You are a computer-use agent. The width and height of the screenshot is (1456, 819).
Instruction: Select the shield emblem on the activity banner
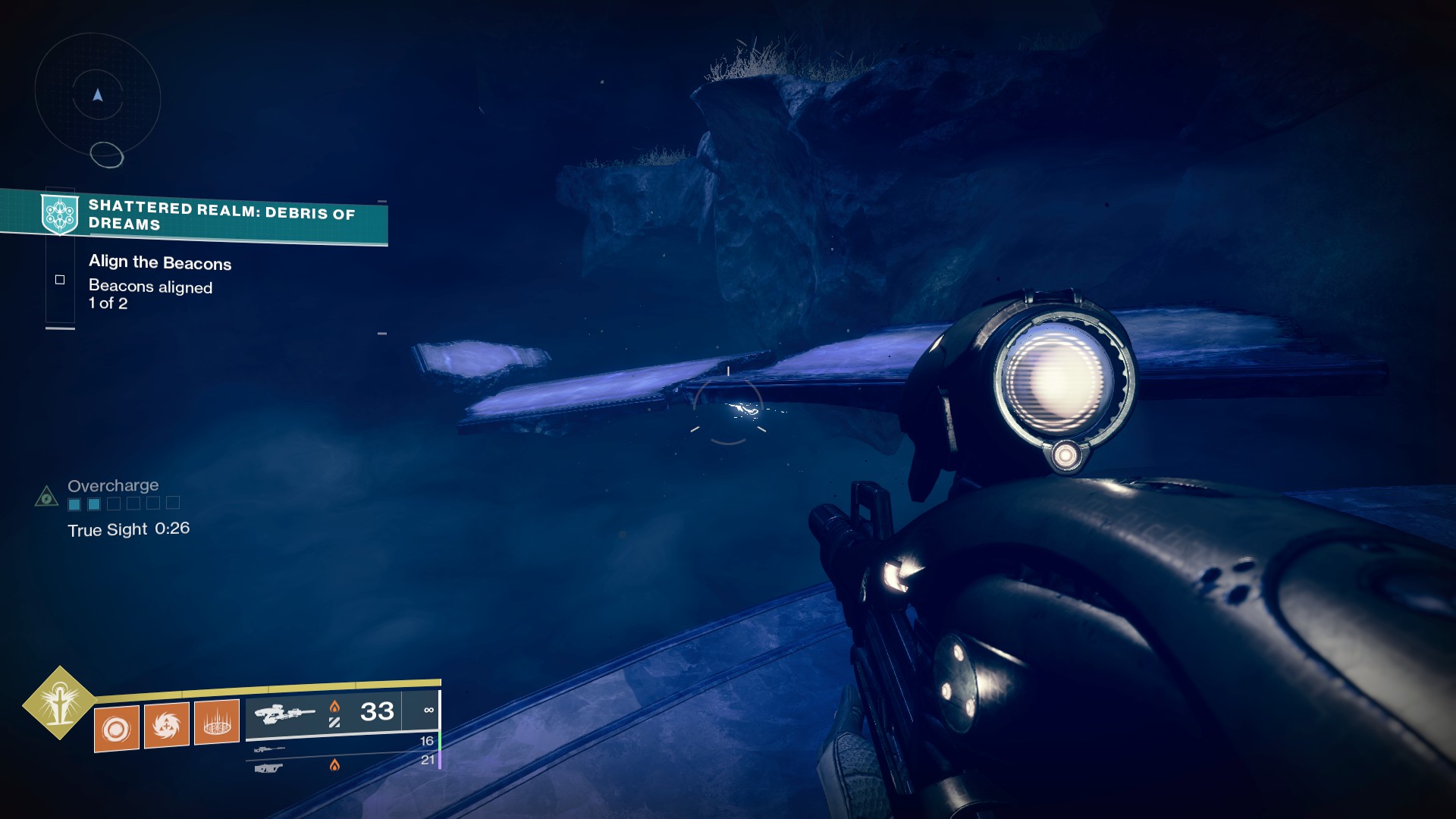coord(60,214)
